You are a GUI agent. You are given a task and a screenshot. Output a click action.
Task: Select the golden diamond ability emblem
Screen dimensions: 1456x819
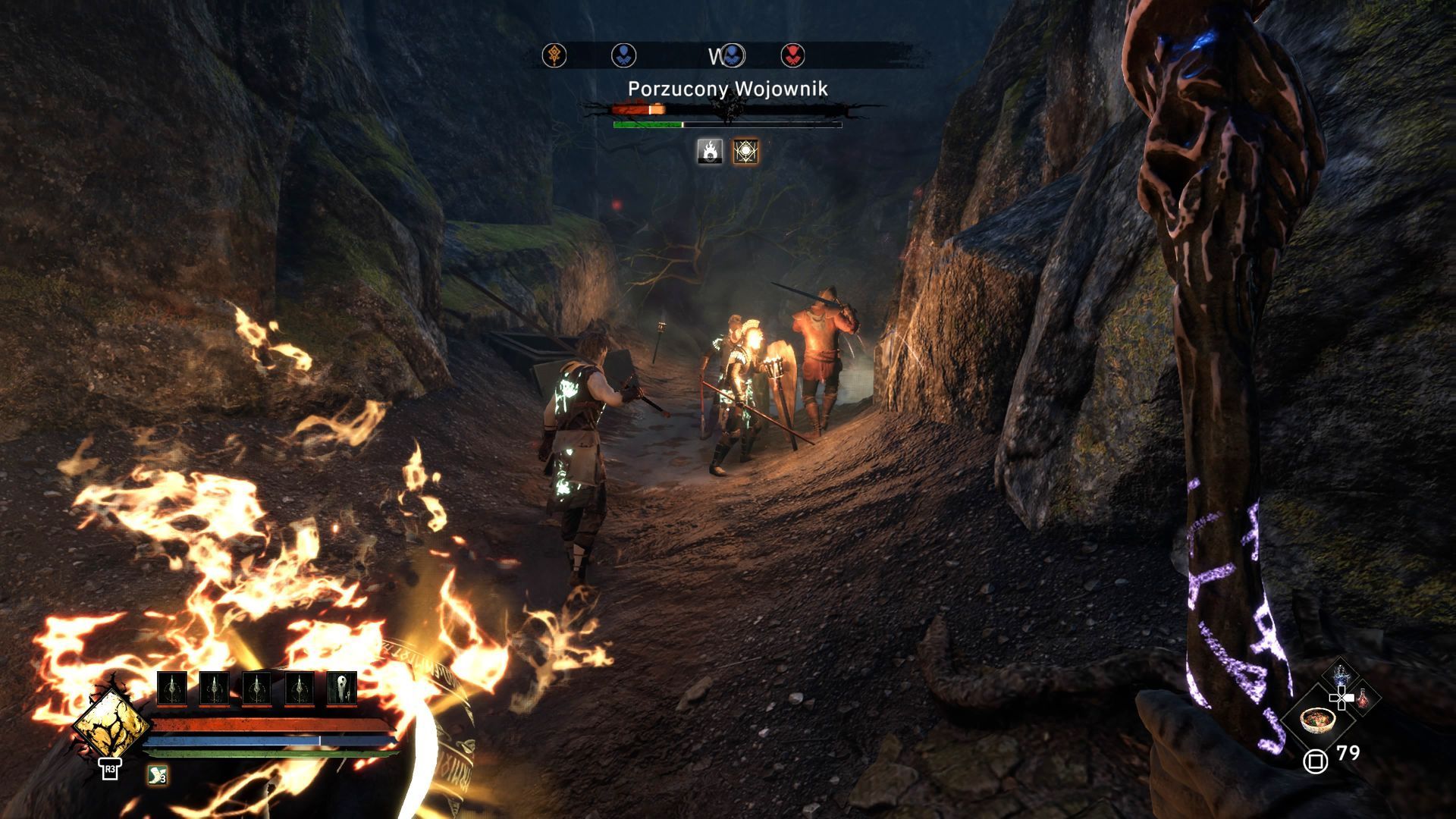tap(111, 723)
